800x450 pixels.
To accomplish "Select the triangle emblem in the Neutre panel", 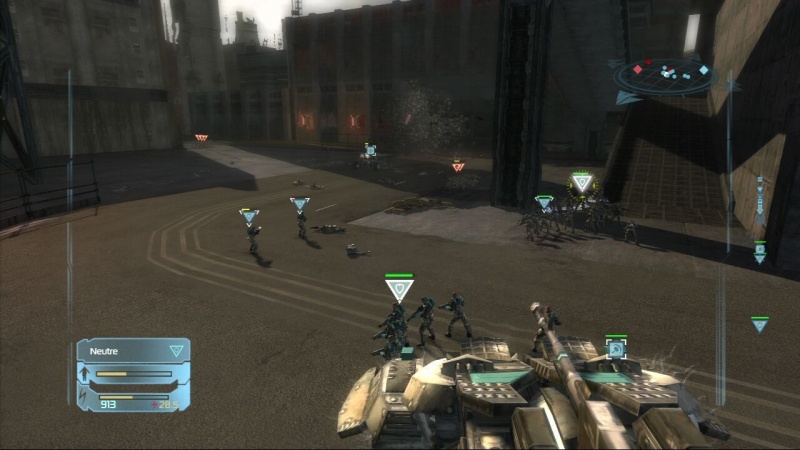I will pos(176,351).
